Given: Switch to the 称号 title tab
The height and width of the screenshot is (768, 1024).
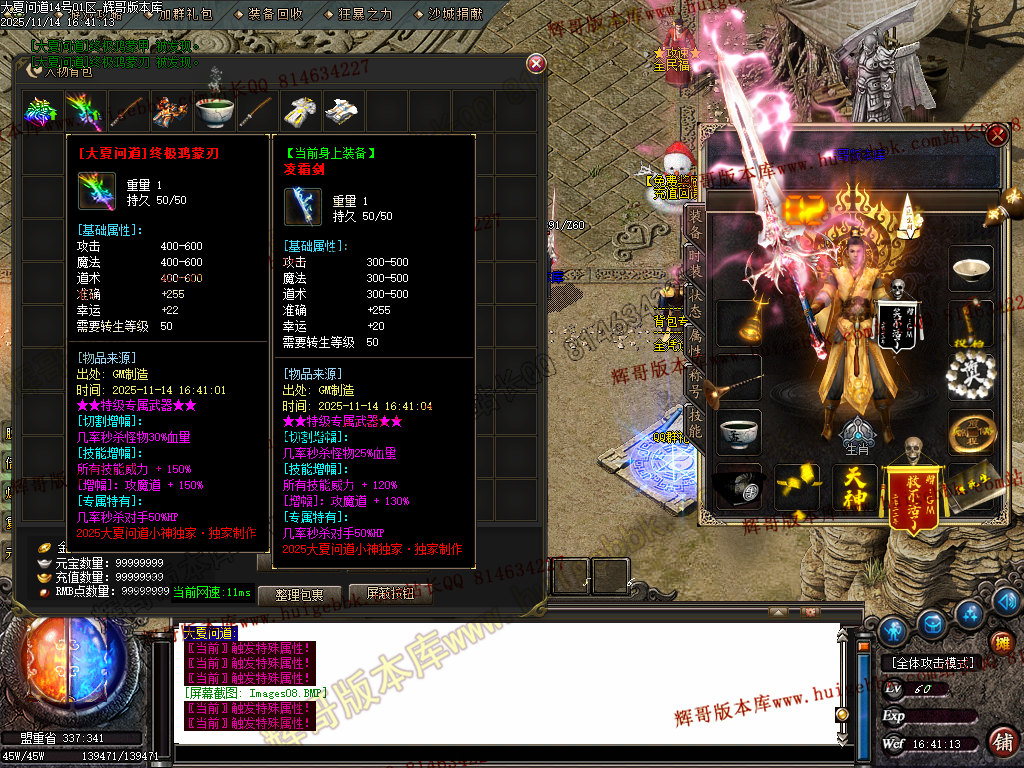Looking at the screenshot, I should tap(694, 384).
